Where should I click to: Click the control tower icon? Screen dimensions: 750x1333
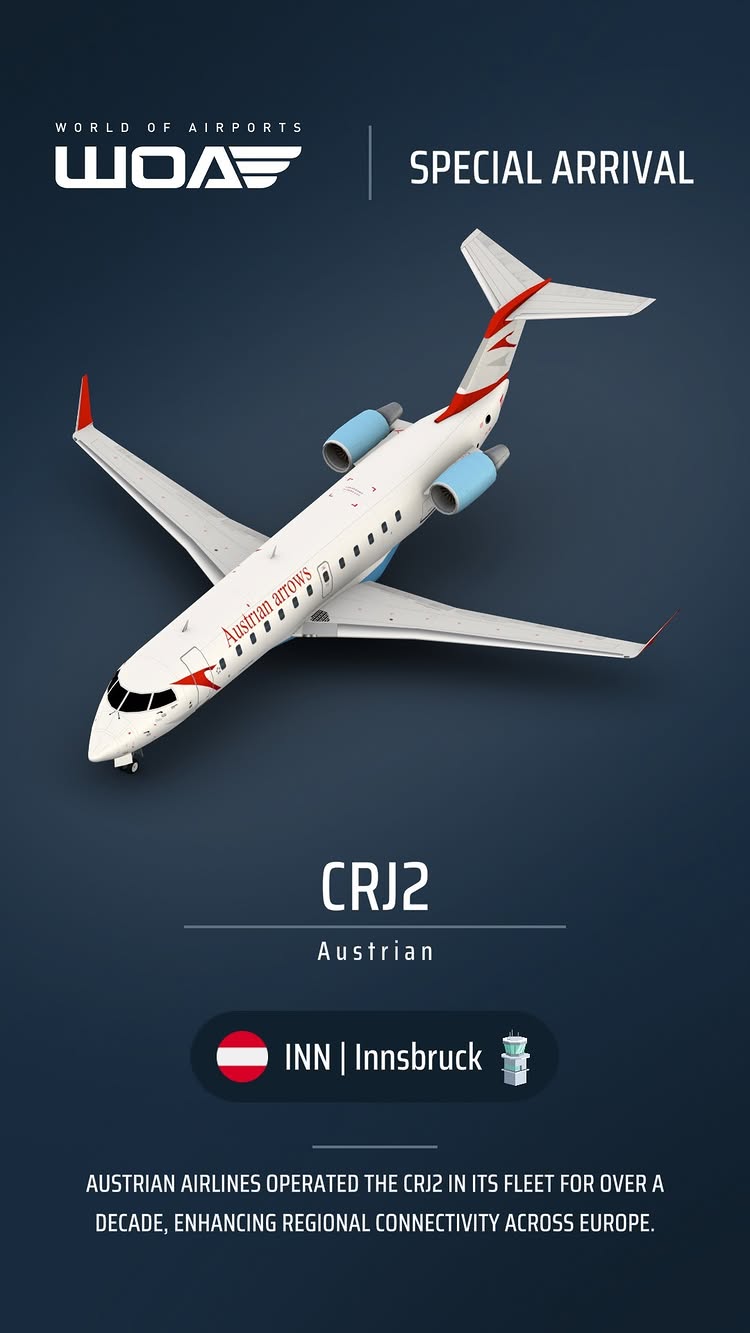click(514, 1058)
